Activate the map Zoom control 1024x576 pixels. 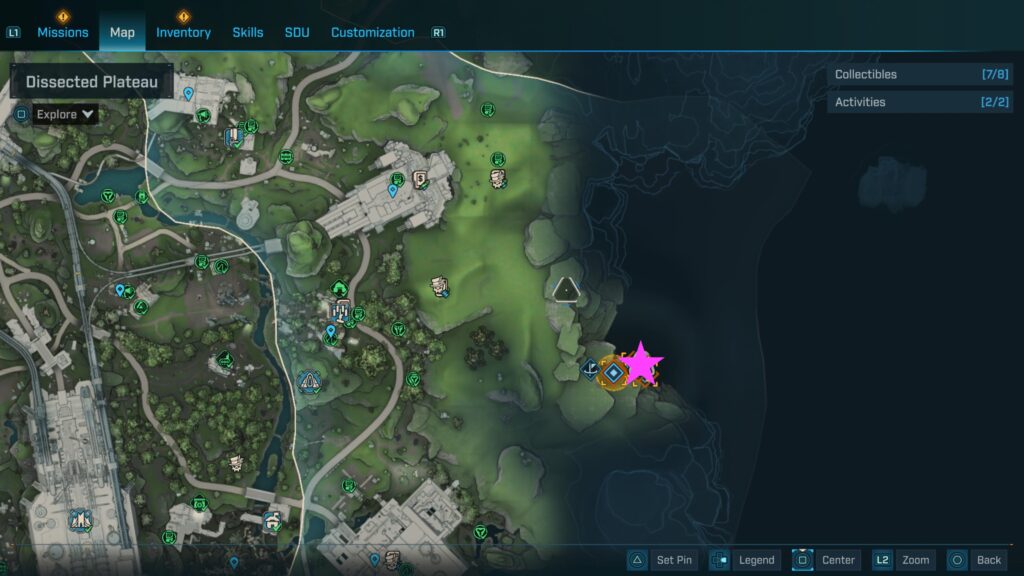904,560
